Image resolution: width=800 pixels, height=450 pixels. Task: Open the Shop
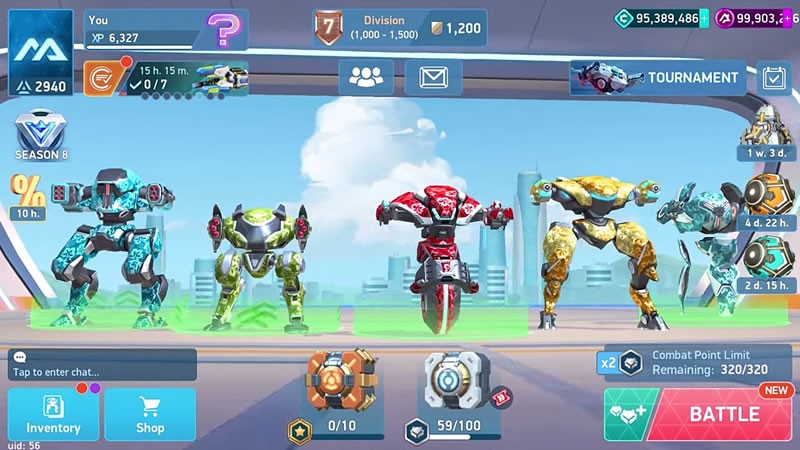point(150,414)
